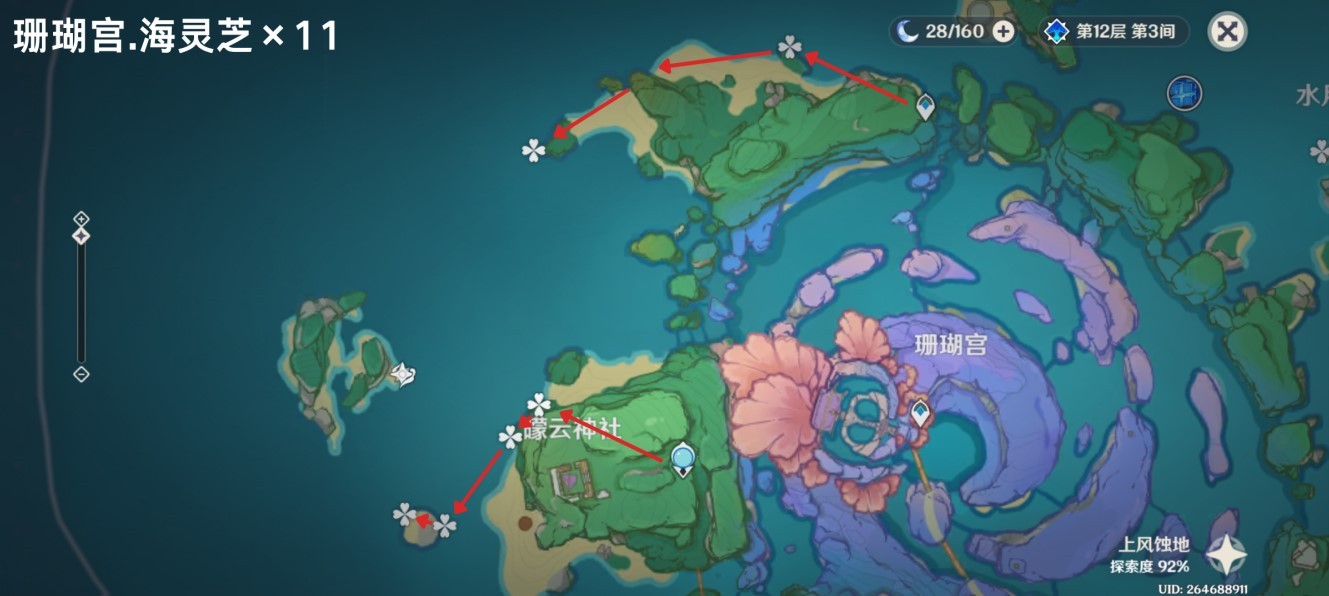Select the white marker on the small western island

pyautogui.click(x=402, y=375)
